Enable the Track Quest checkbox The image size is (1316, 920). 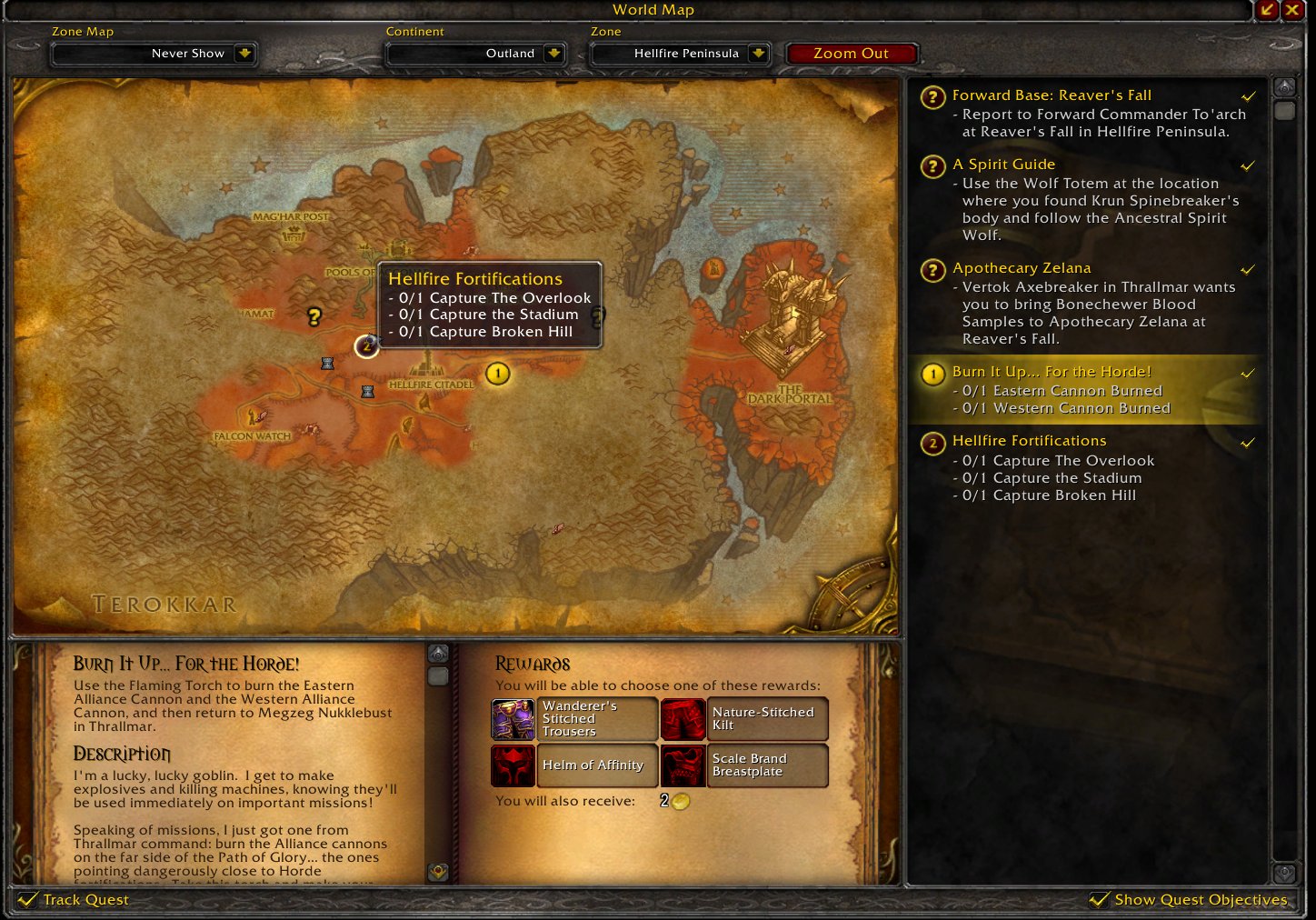(x=29, y=899)
